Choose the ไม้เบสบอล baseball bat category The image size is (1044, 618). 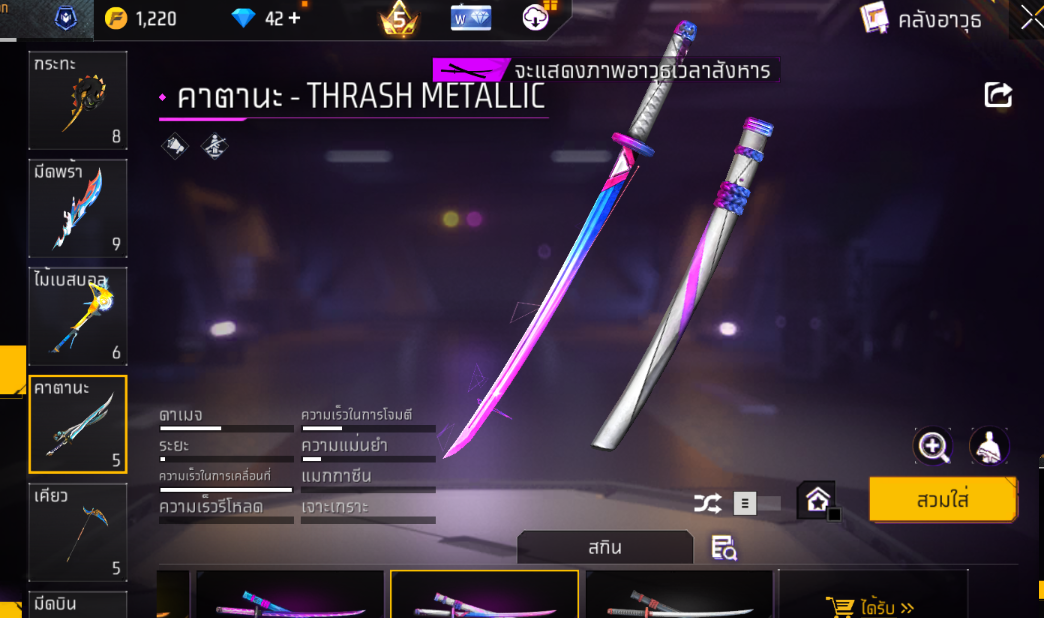point(78,316)
